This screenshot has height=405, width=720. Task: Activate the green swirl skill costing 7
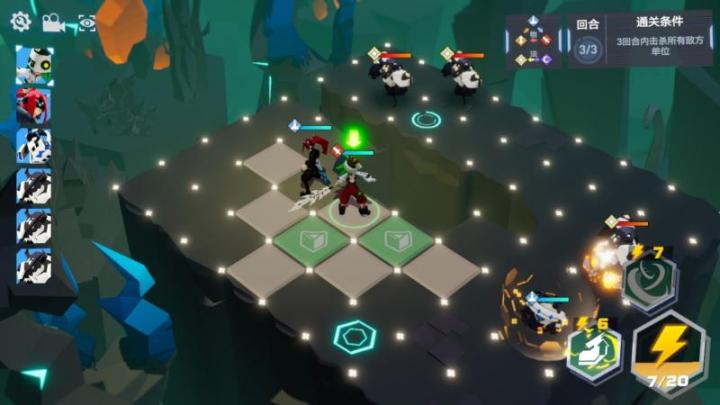point(650,281)
